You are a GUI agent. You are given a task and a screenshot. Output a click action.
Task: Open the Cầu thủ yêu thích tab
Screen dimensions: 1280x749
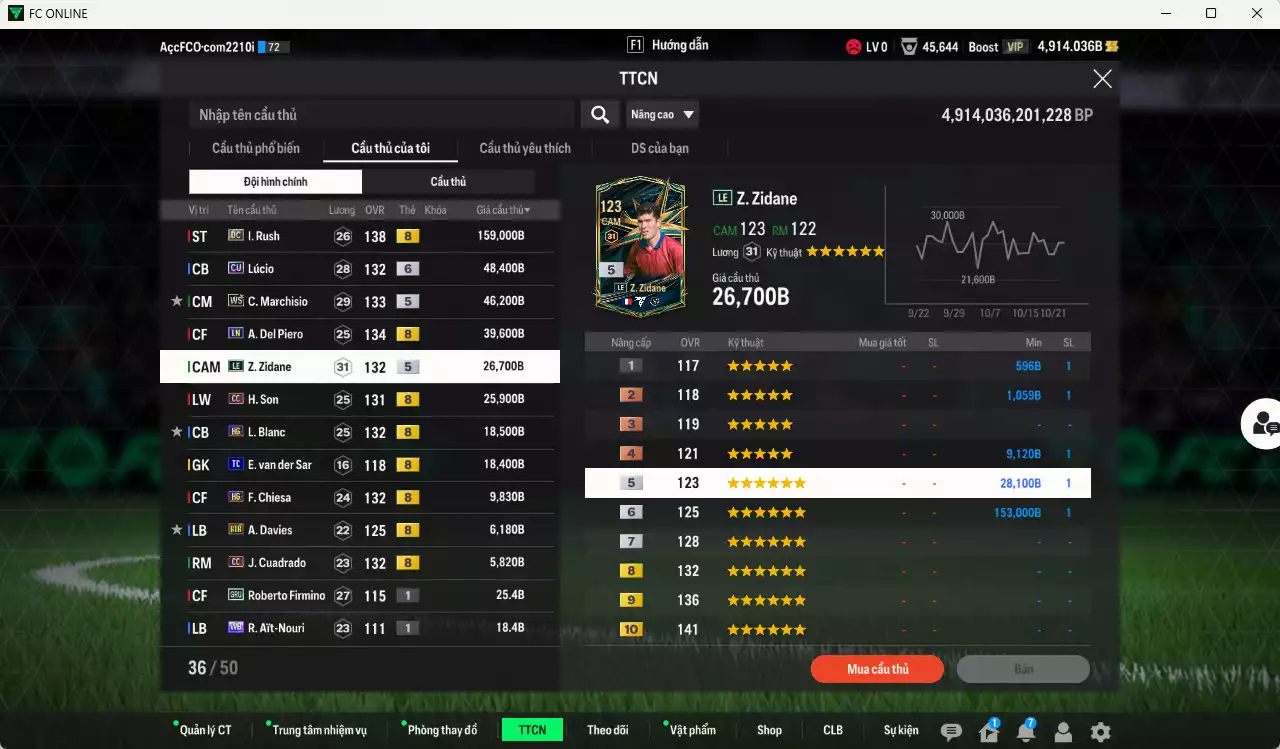click(525, 149)
